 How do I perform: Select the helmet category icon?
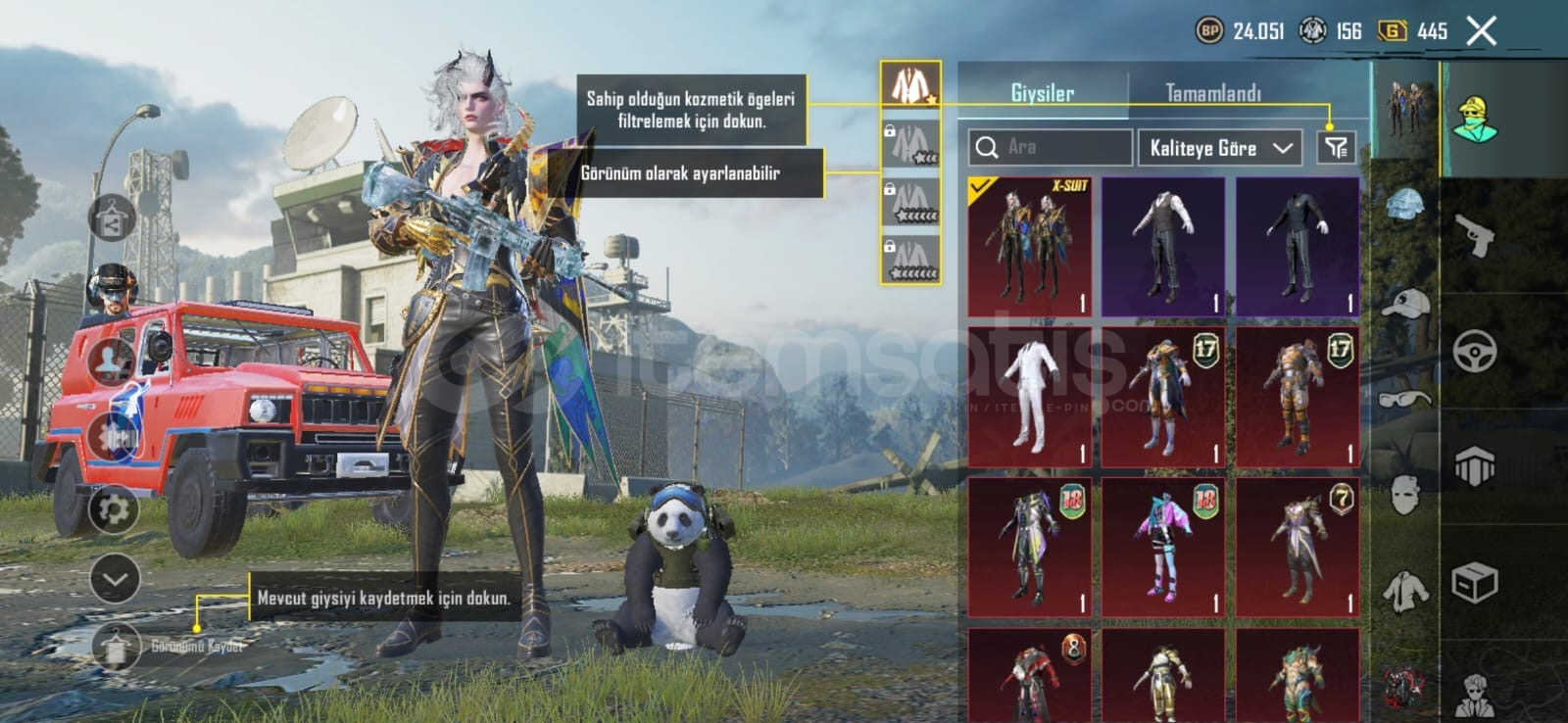[1405, 205]
